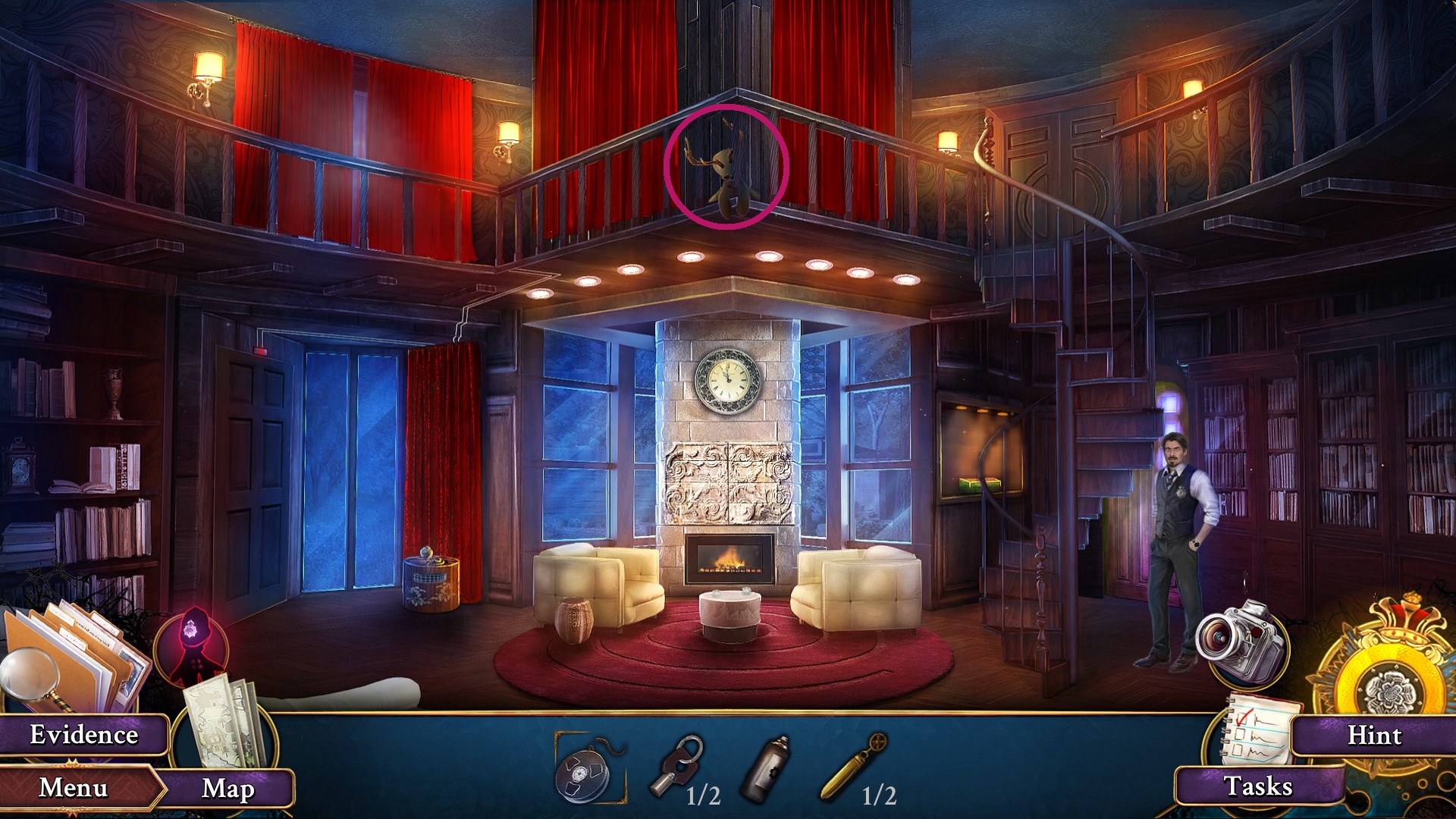
Task: Open the Evidence panel
Action: coord(85,734)
